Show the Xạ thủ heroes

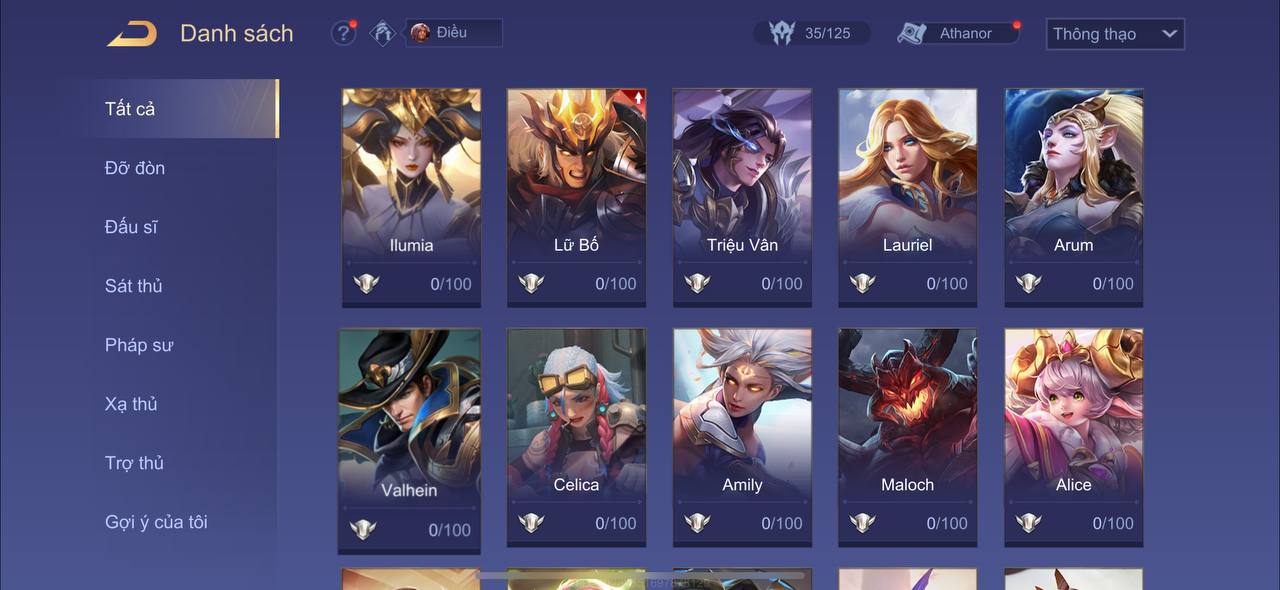tap(132, 404)
